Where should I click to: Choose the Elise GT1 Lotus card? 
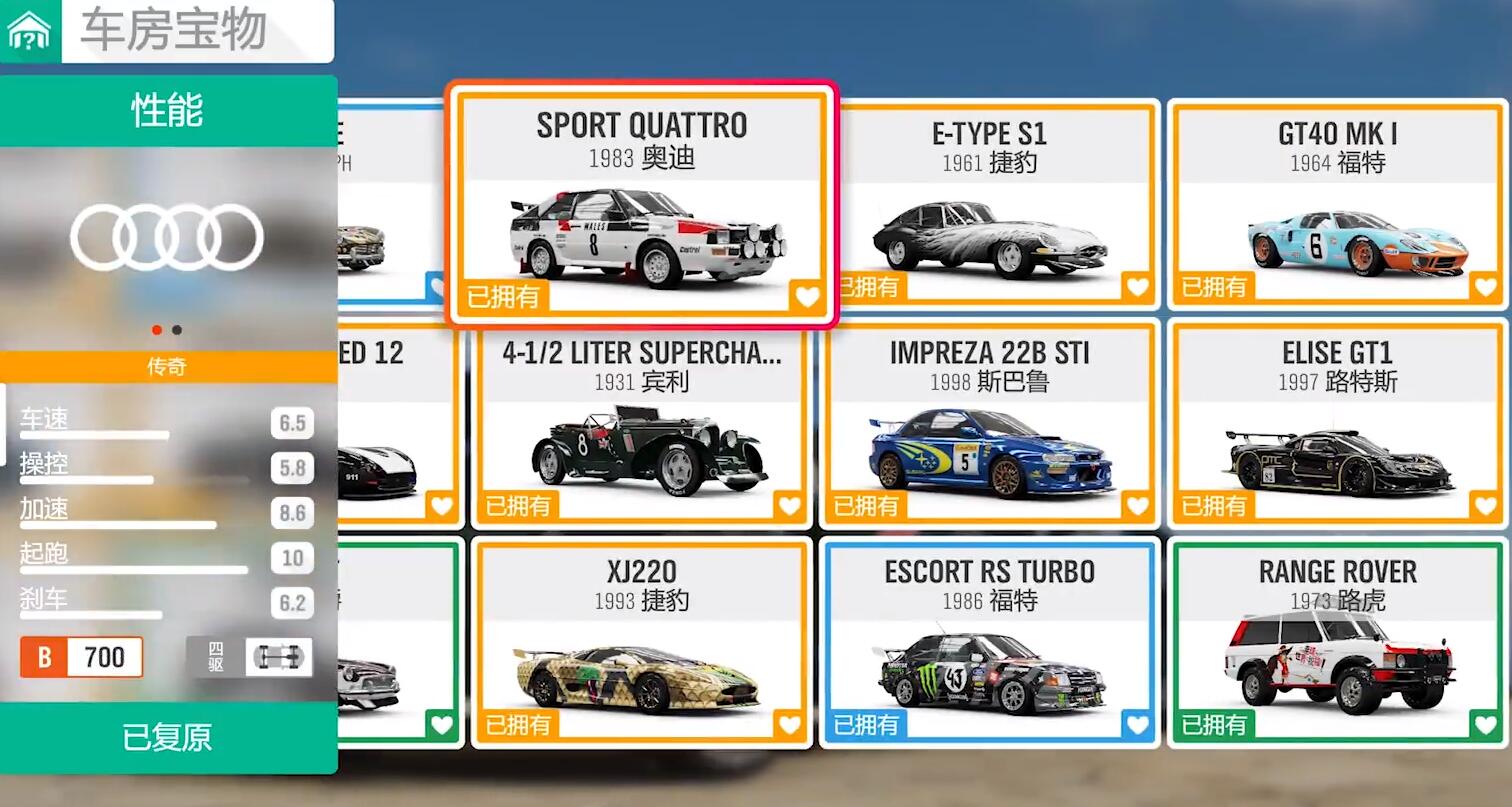1337,425
